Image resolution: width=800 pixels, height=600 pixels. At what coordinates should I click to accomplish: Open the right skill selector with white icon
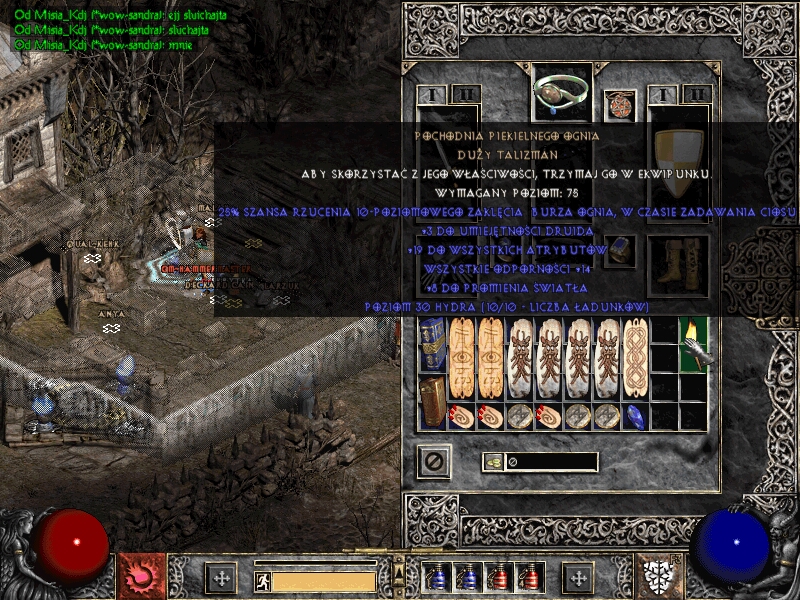click(662, 577)
